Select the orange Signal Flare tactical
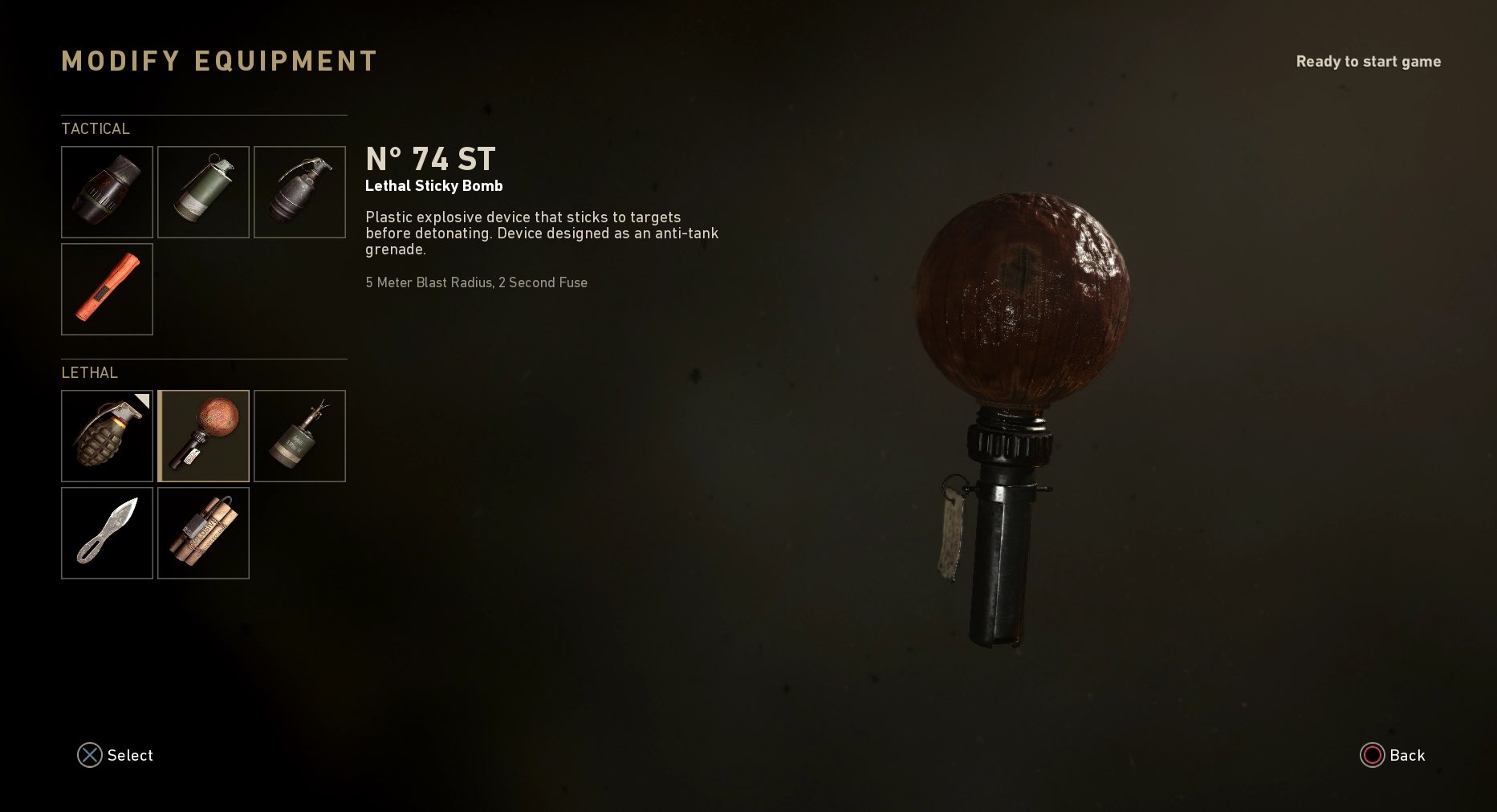This screenshot has height=812, width=1497. tap(107, 289)
